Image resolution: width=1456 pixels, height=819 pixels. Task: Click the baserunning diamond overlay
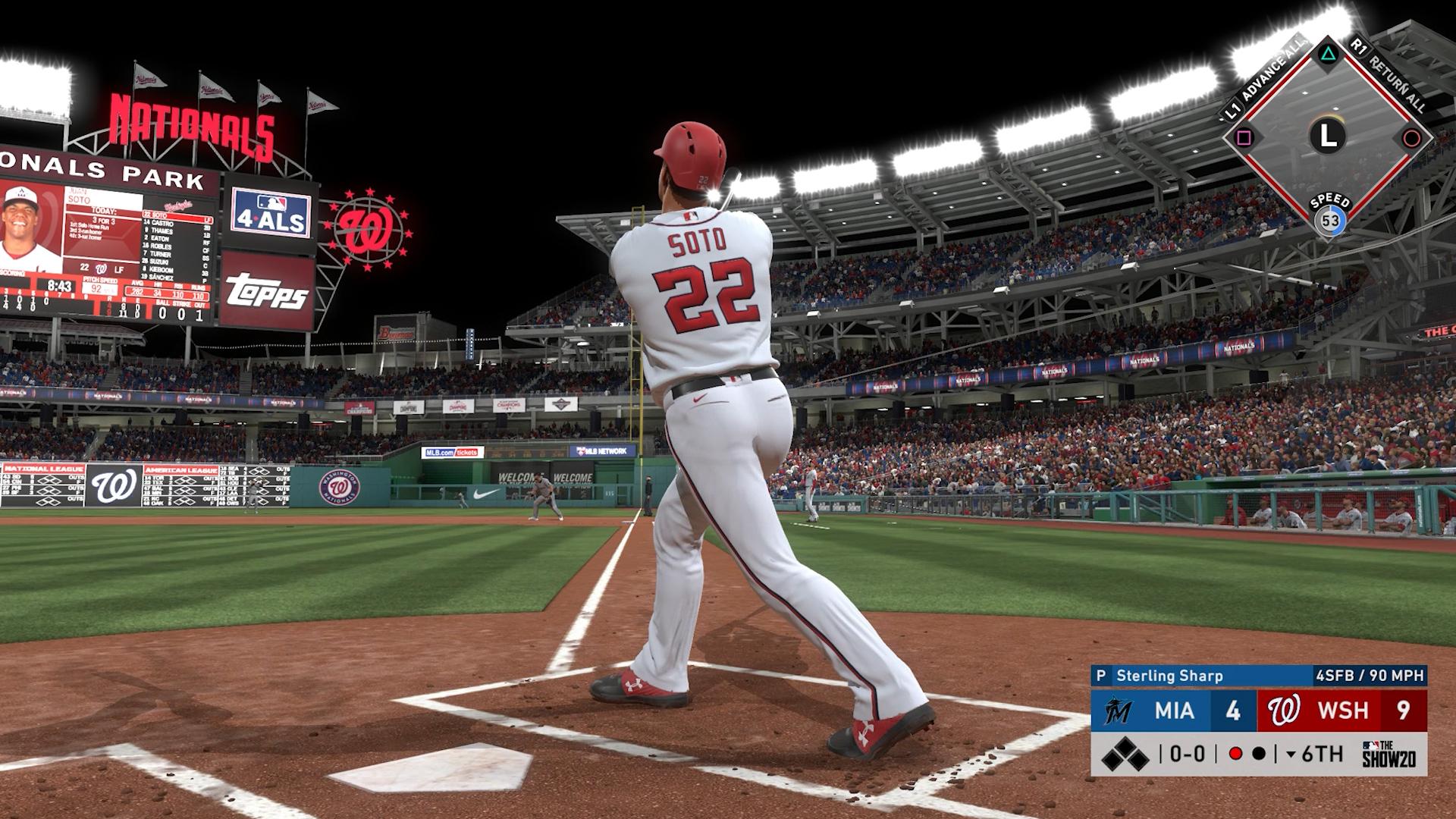[x=1327, y=137]
